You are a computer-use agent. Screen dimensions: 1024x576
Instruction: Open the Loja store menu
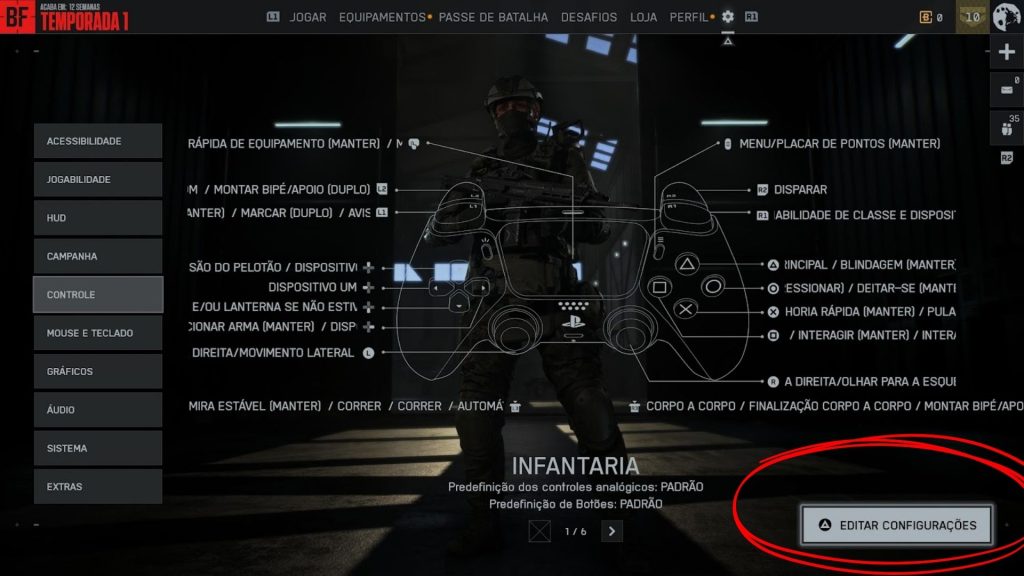coord(644,17)
